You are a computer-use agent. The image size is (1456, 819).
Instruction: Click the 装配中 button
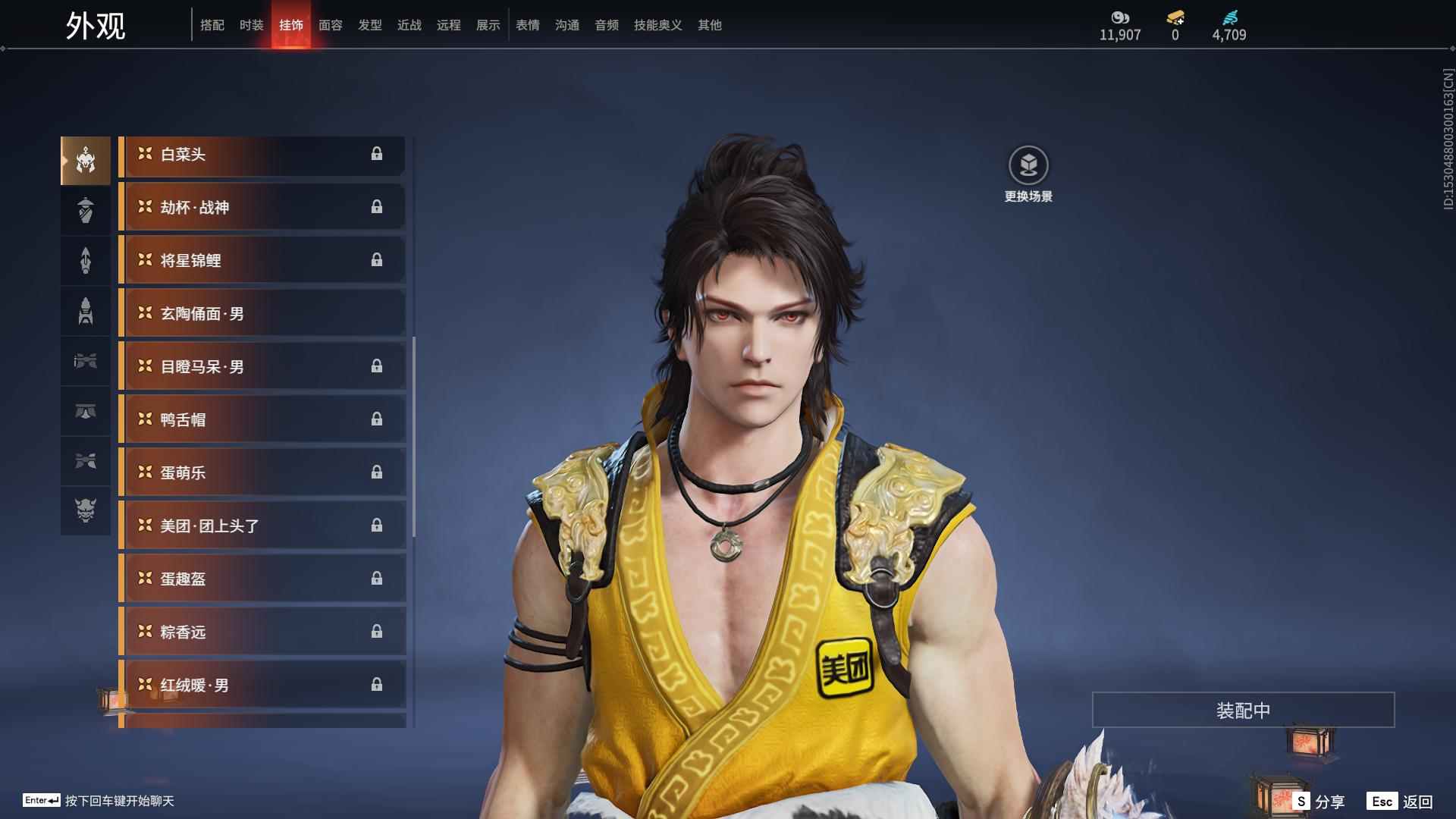coord(1243,710)
